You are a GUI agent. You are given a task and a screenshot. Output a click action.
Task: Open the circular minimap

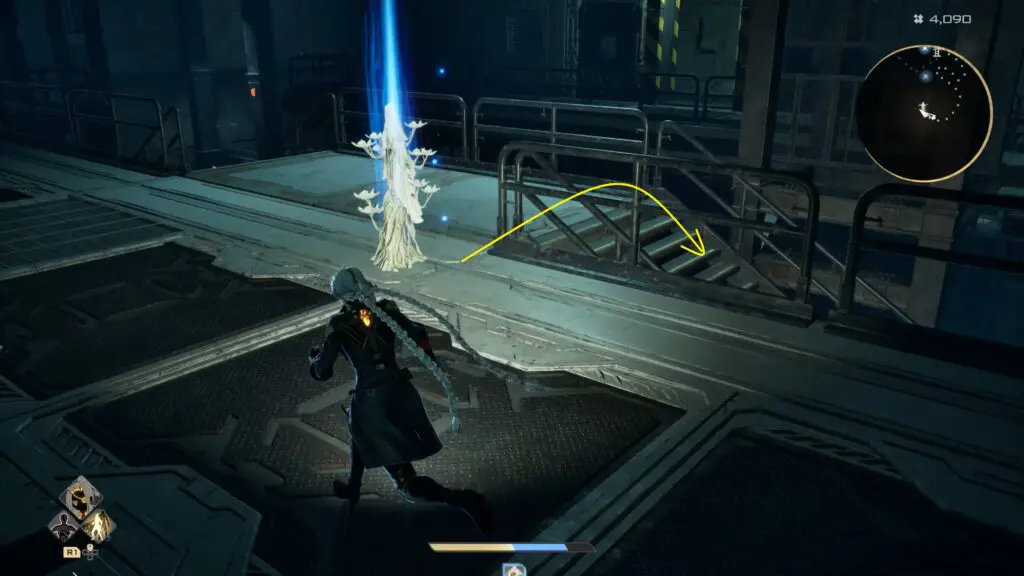pos(925,114)
